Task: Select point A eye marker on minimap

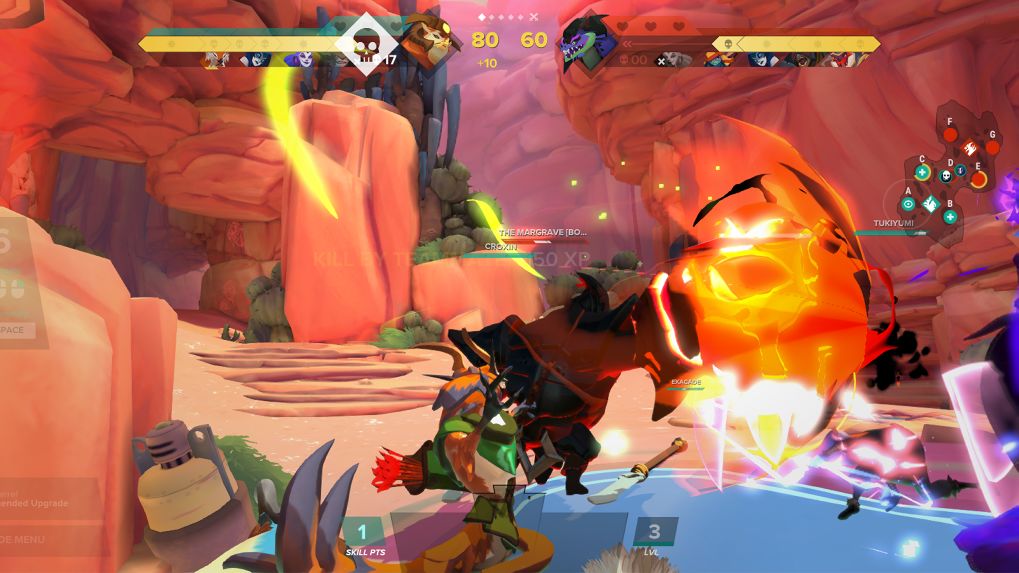Action: [908, 203]
